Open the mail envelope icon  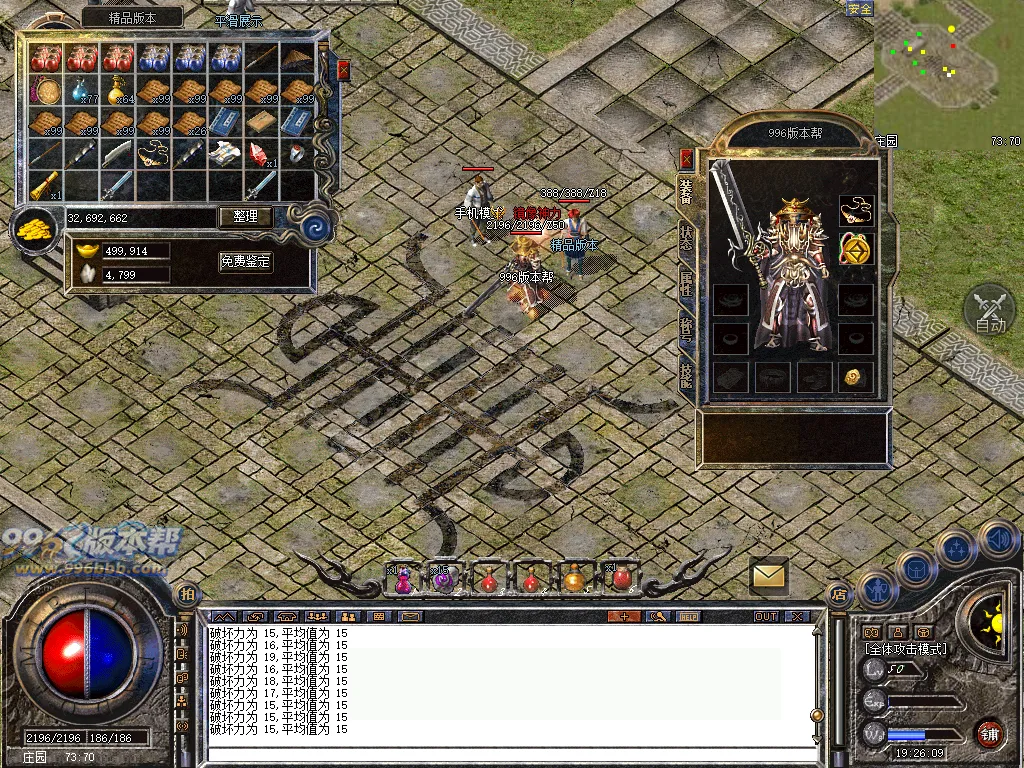(x=769, y=575)
